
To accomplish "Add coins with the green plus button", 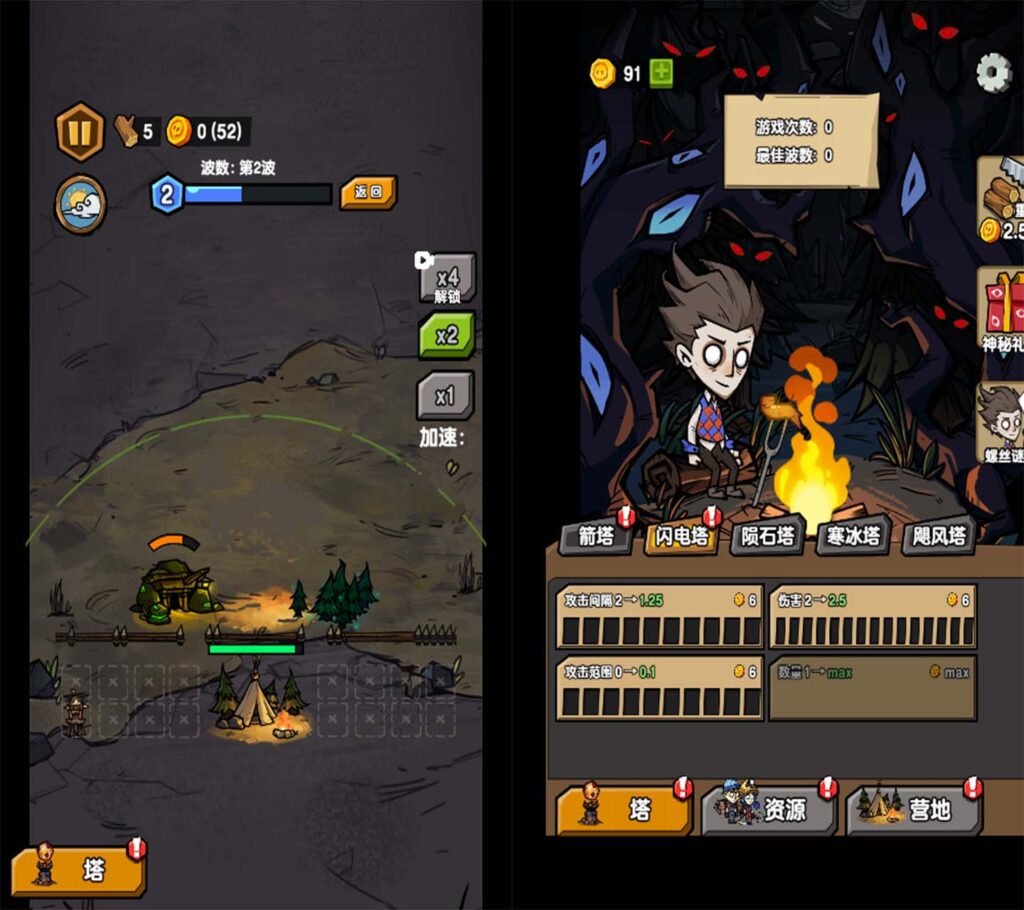I will click(661, 73).
